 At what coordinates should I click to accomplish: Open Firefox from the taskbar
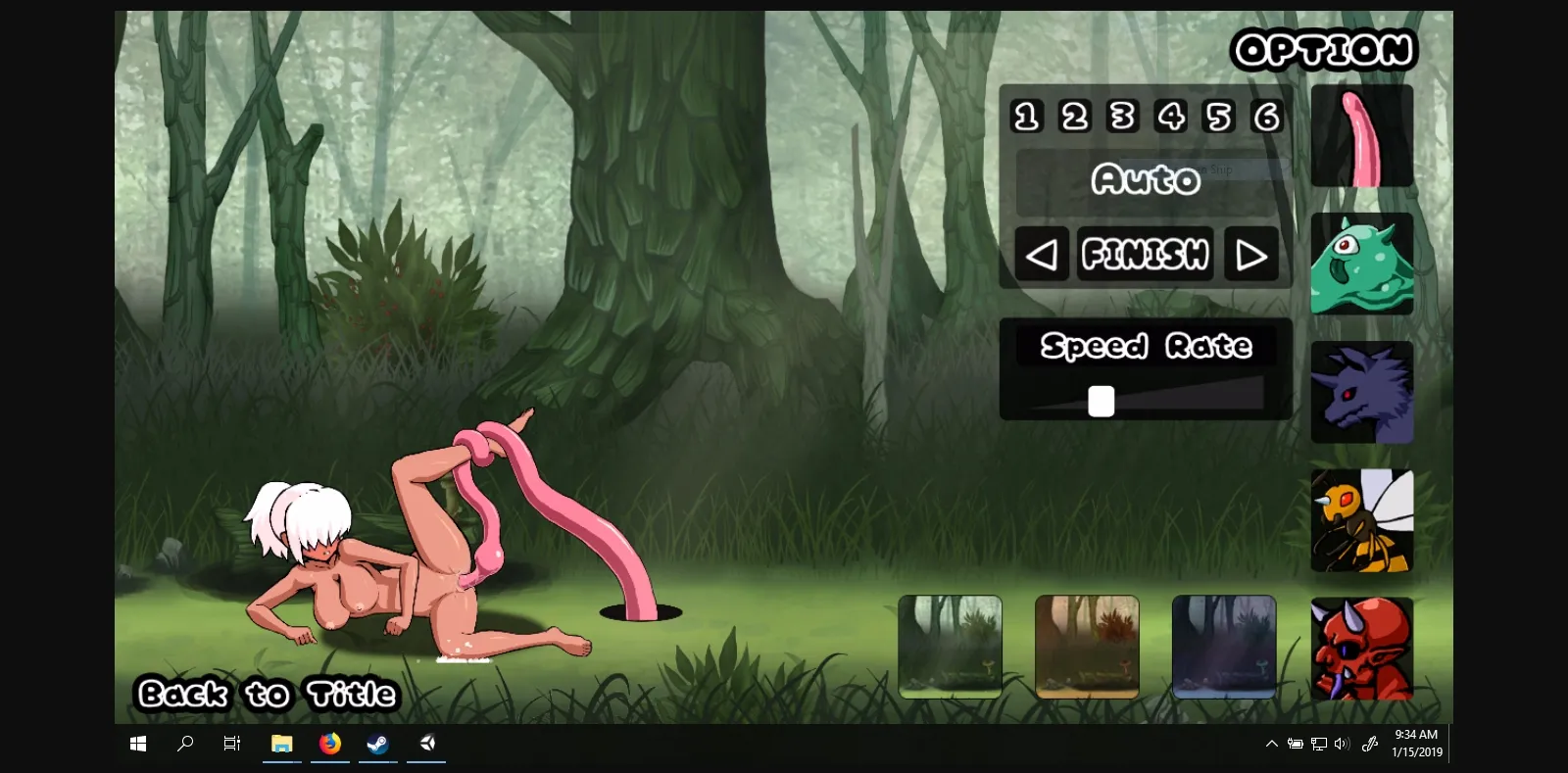pos(328,743)
